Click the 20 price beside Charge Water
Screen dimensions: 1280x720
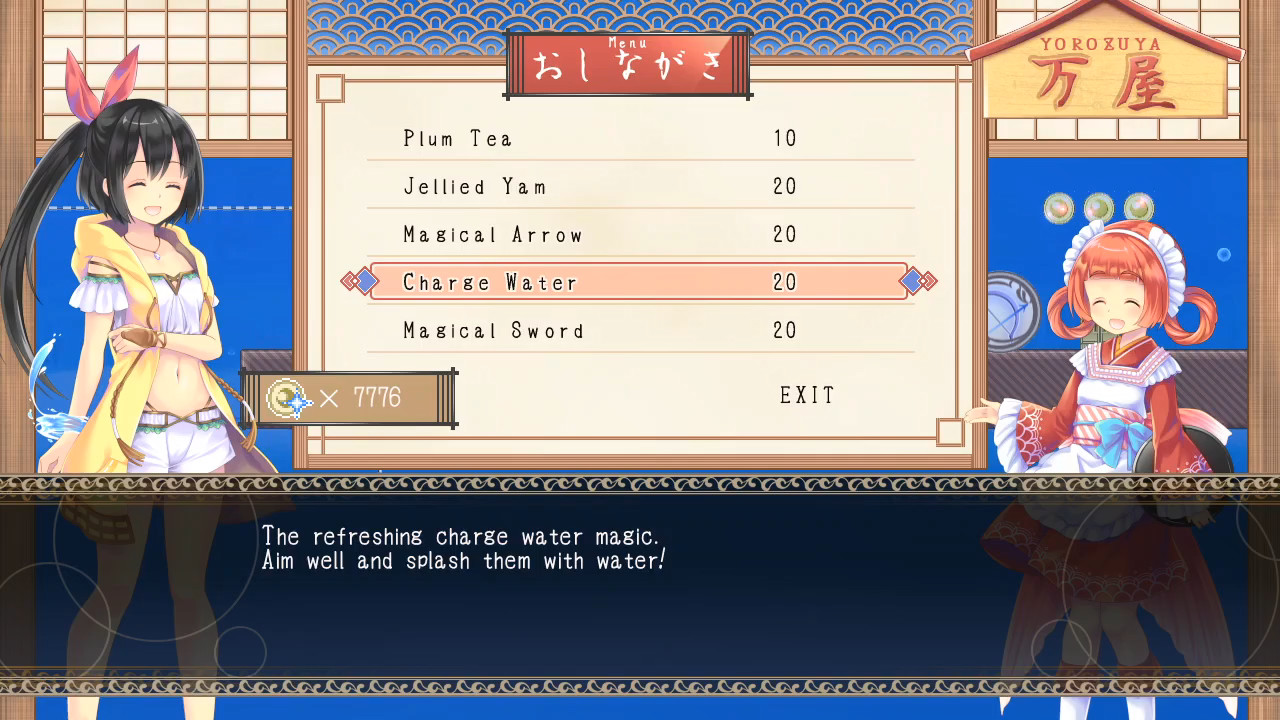(784, 283)
